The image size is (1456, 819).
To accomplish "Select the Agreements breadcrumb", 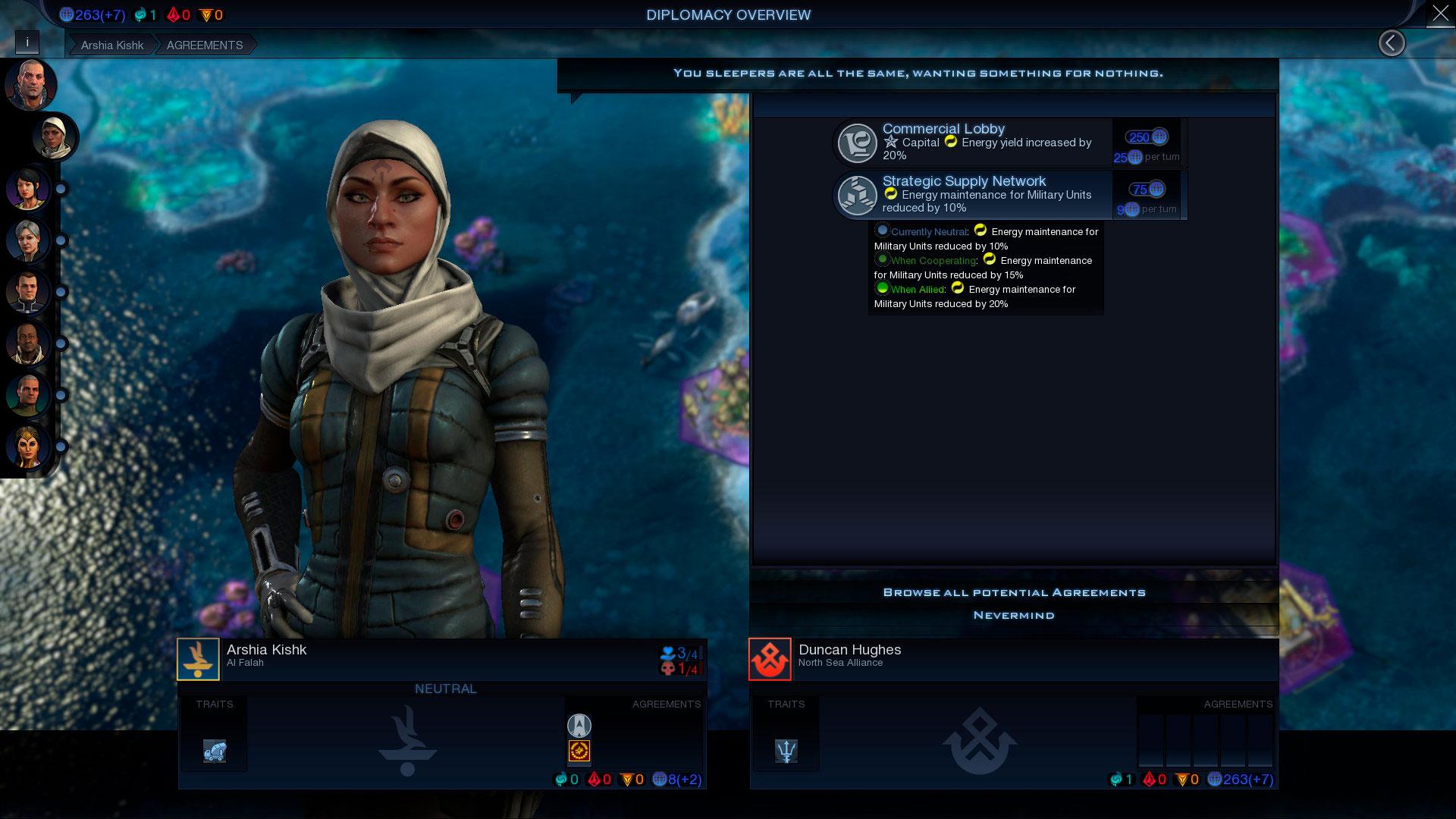I will click(x=205, y=45).
